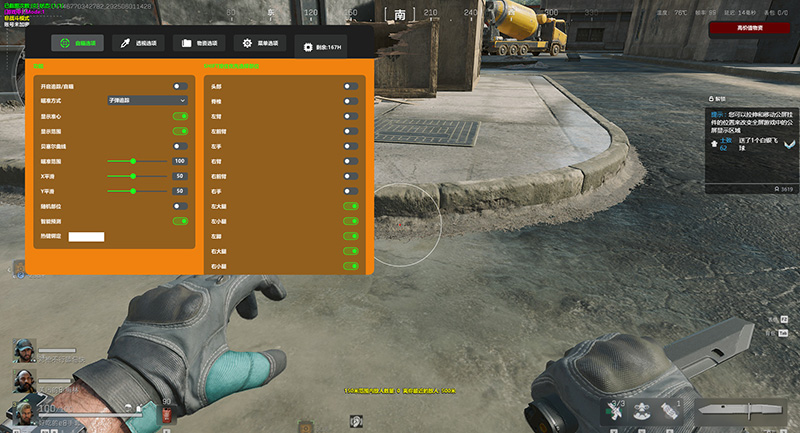Click the 热键绑定 input box
This screenshot has height=433, width=800.
(x=86, y=237)
